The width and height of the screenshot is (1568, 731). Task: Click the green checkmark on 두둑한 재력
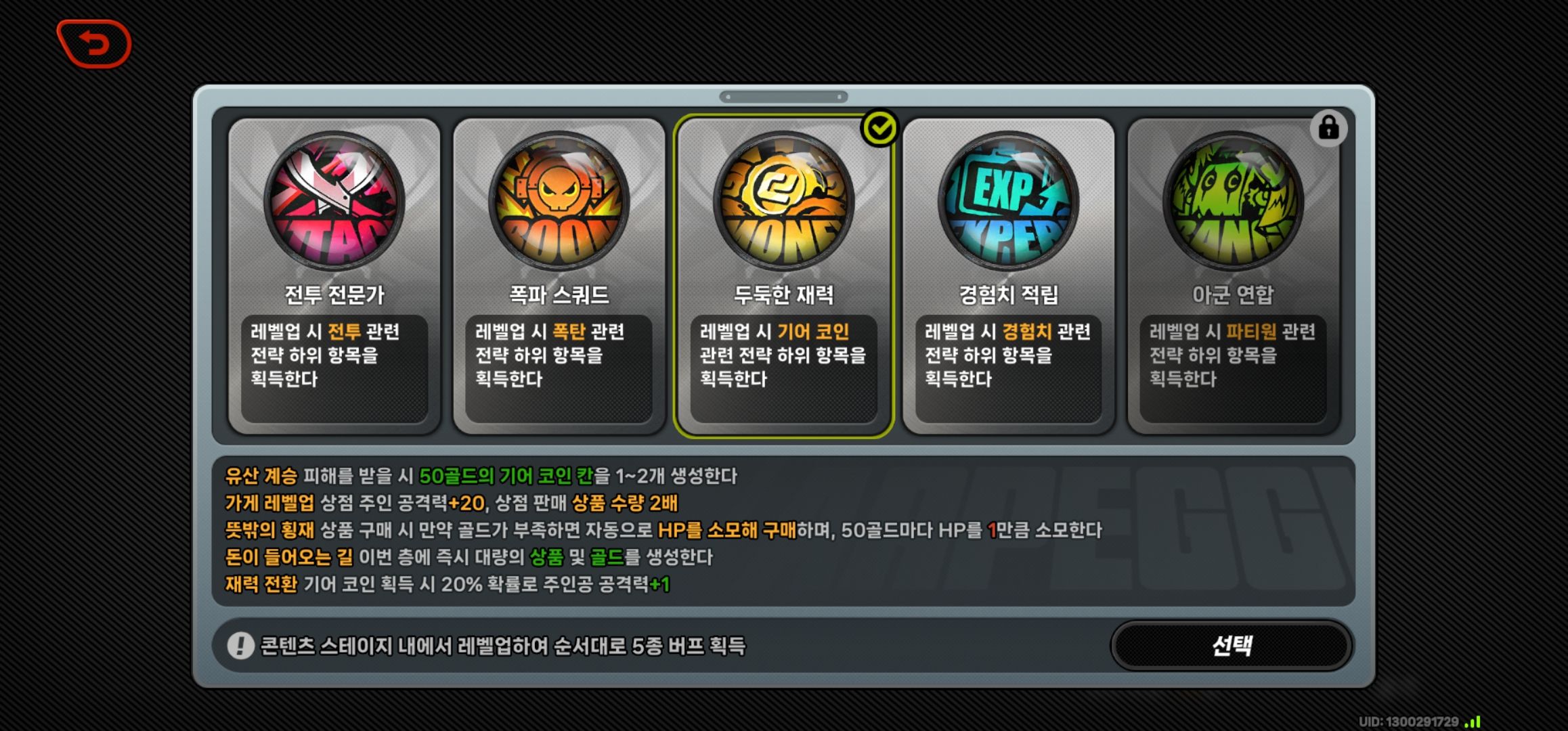[879, 127]
